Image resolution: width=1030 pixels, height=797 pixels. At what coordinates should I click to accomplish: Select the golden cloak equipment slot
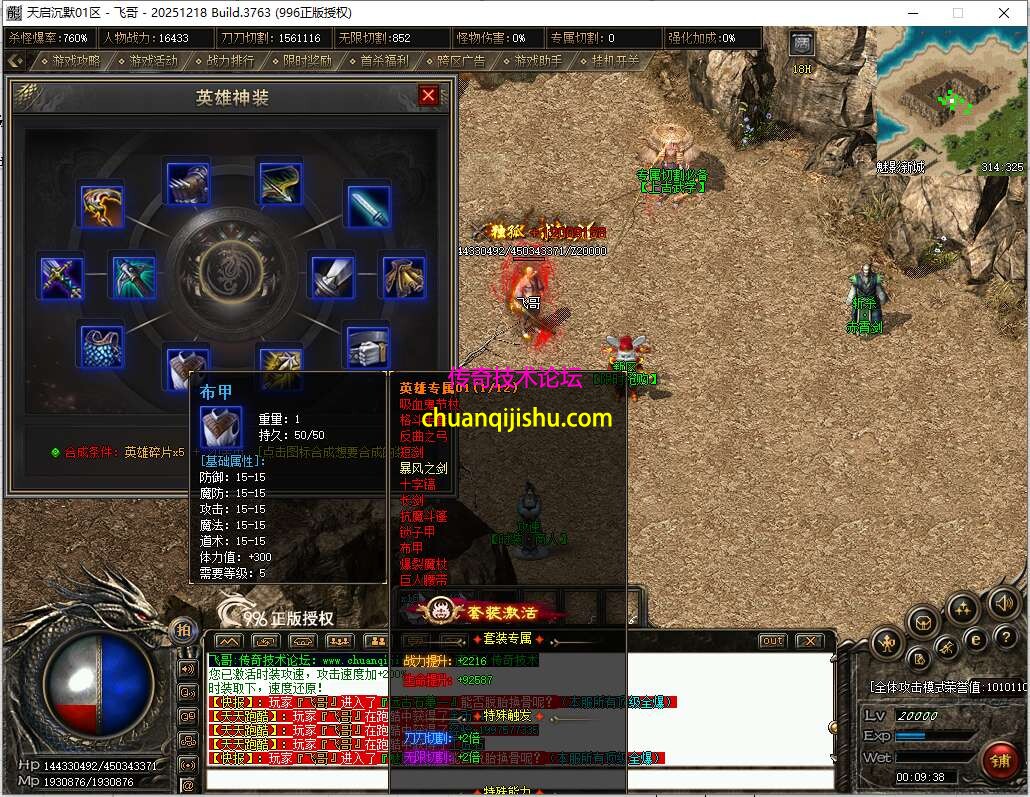coord(404,277)
